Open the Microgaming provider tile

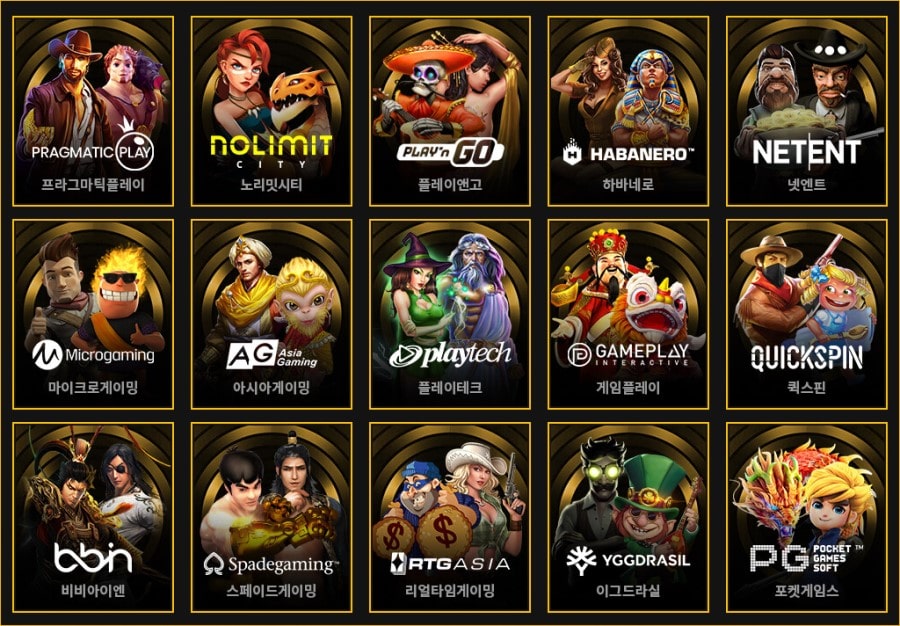(x=93, y=312)
